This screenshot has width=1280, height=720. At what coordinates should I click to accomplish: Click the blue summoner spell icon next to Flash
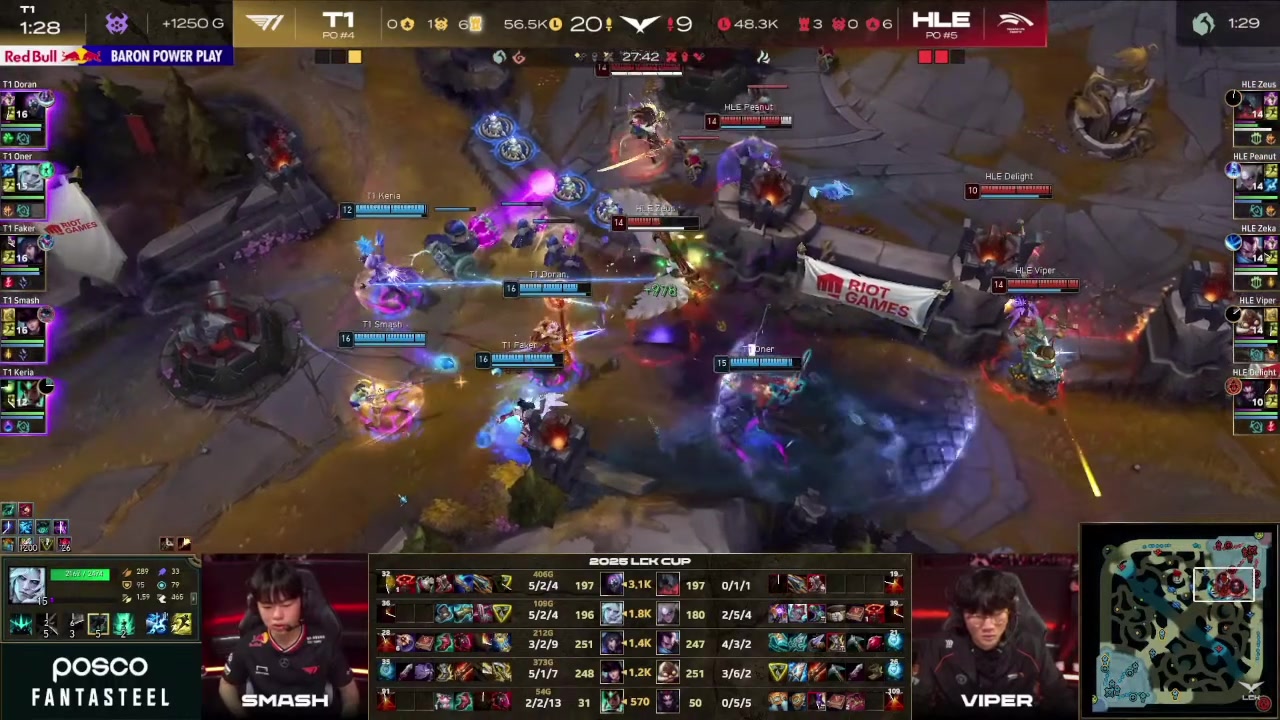(x=157, y=624)
